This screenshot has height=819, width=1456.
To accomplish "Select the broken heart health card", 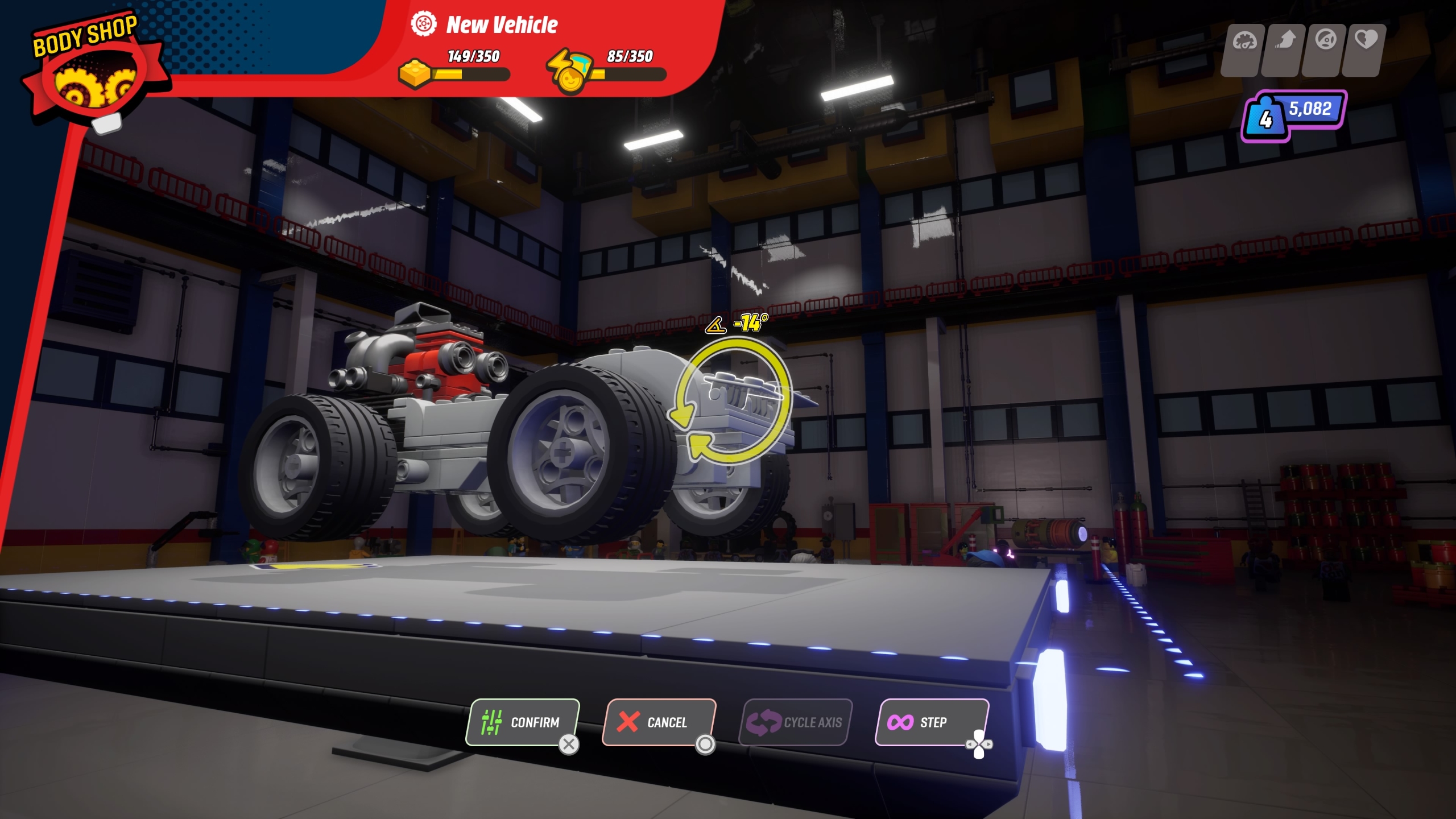I will pyautogui.click(x=1365, y=49).
